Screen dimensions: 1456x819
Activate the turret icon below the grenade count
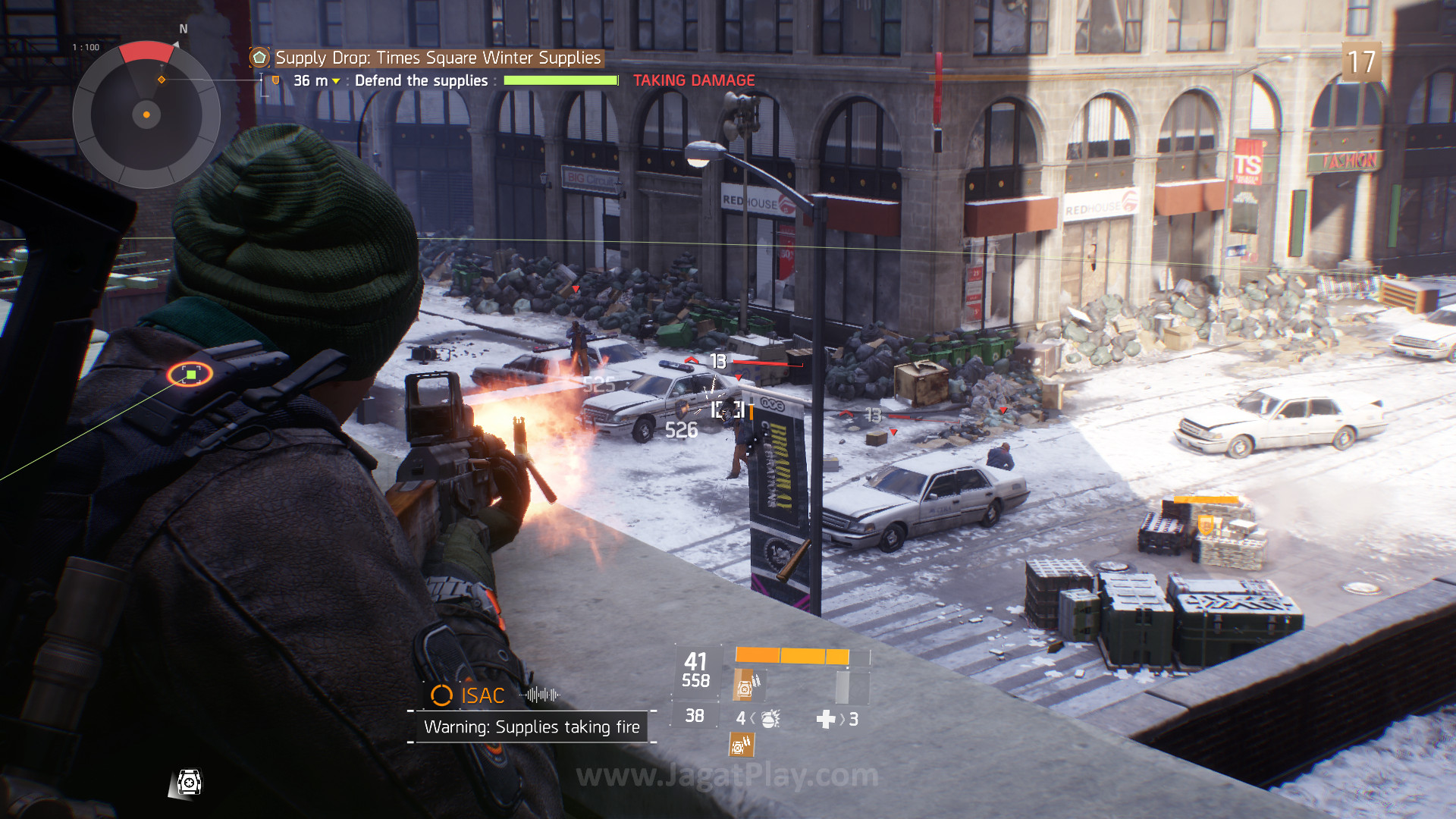742,745
